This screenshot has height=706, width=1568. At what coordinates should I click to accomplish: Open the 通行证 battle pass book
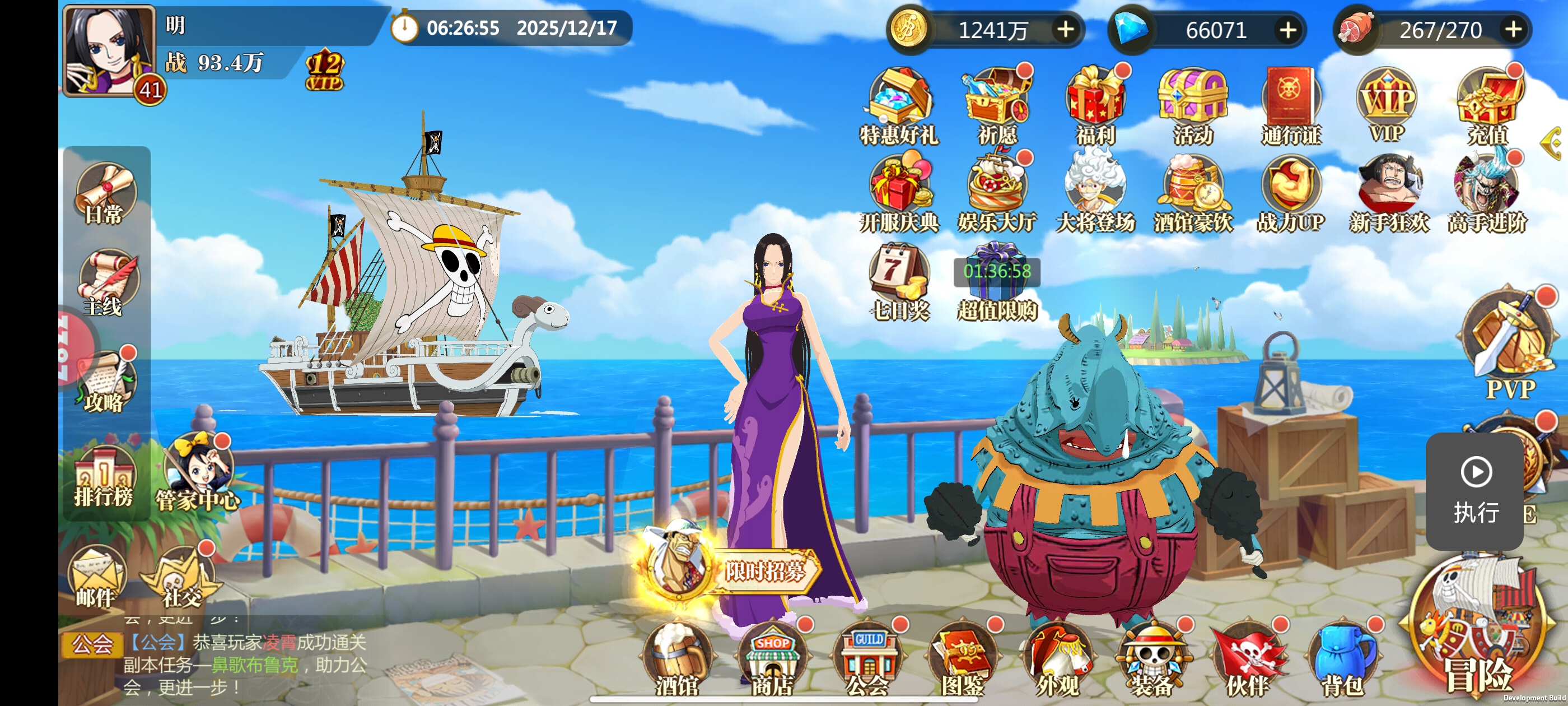1290,105
